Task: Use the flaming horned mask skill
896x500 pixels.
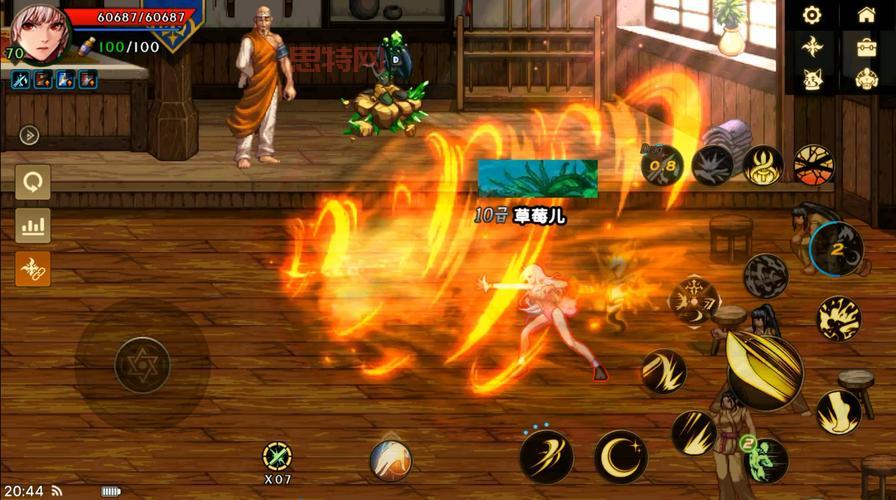Action: 763,164
